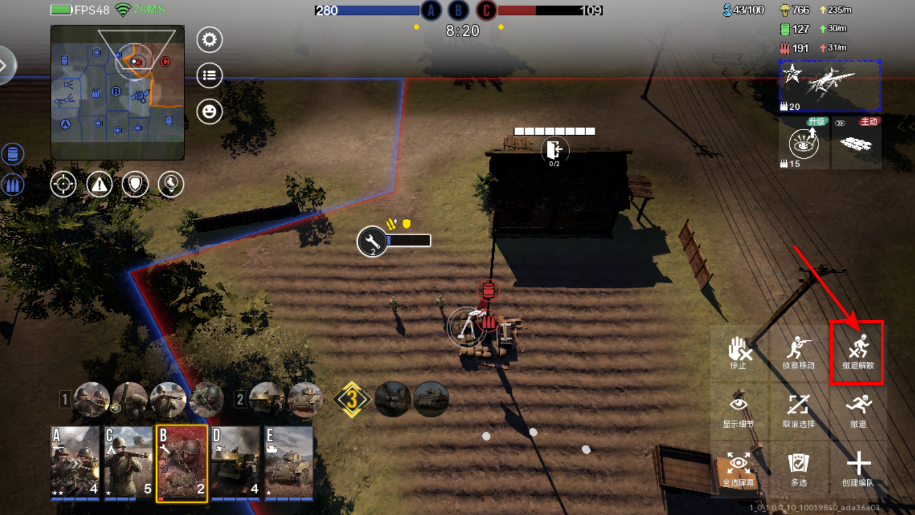Select the airstrike plane ability card
Viewport: 915px width, 515px height.
point(830,85)
